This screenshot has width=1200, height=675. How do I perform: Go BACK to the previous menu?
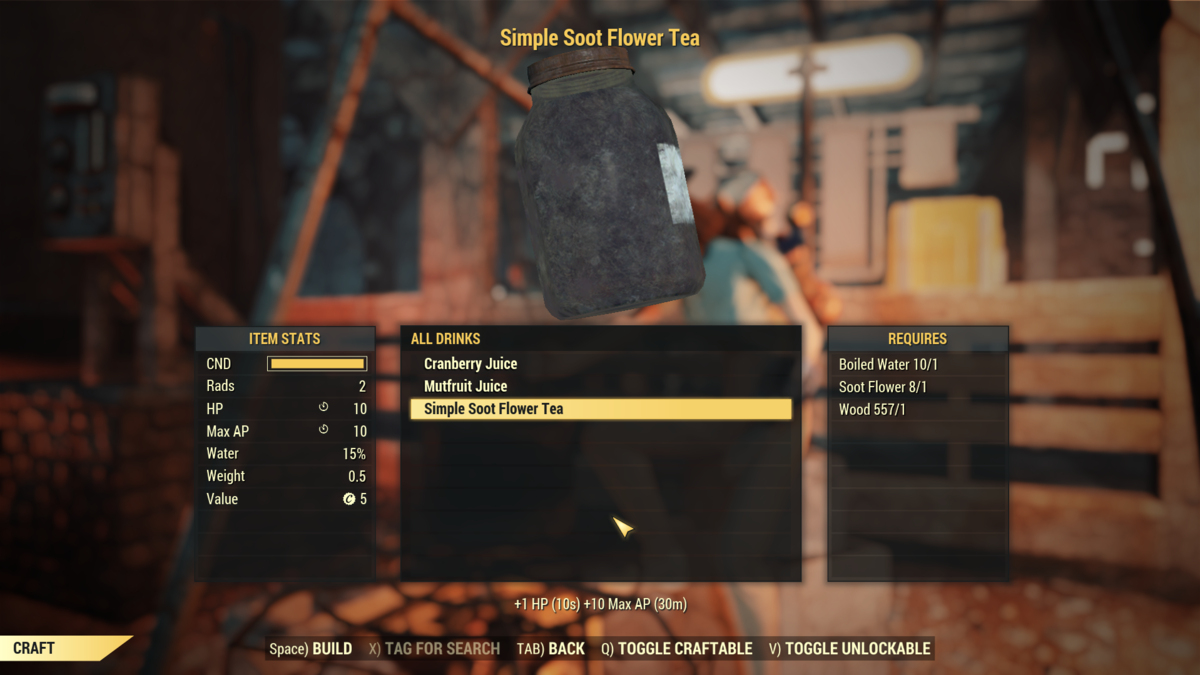pyautogui.click(x=551, y=649)
